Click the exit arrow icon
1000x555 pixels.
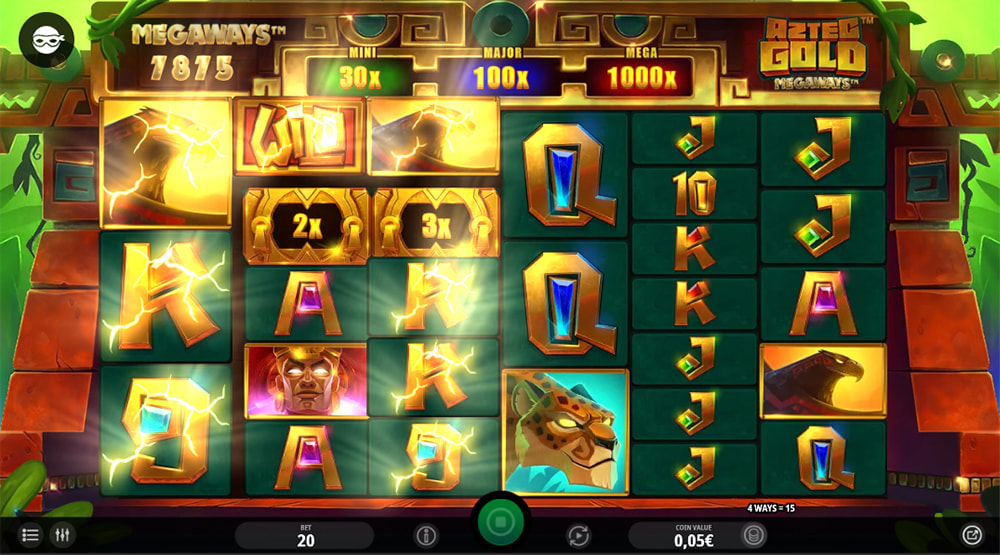971,535
